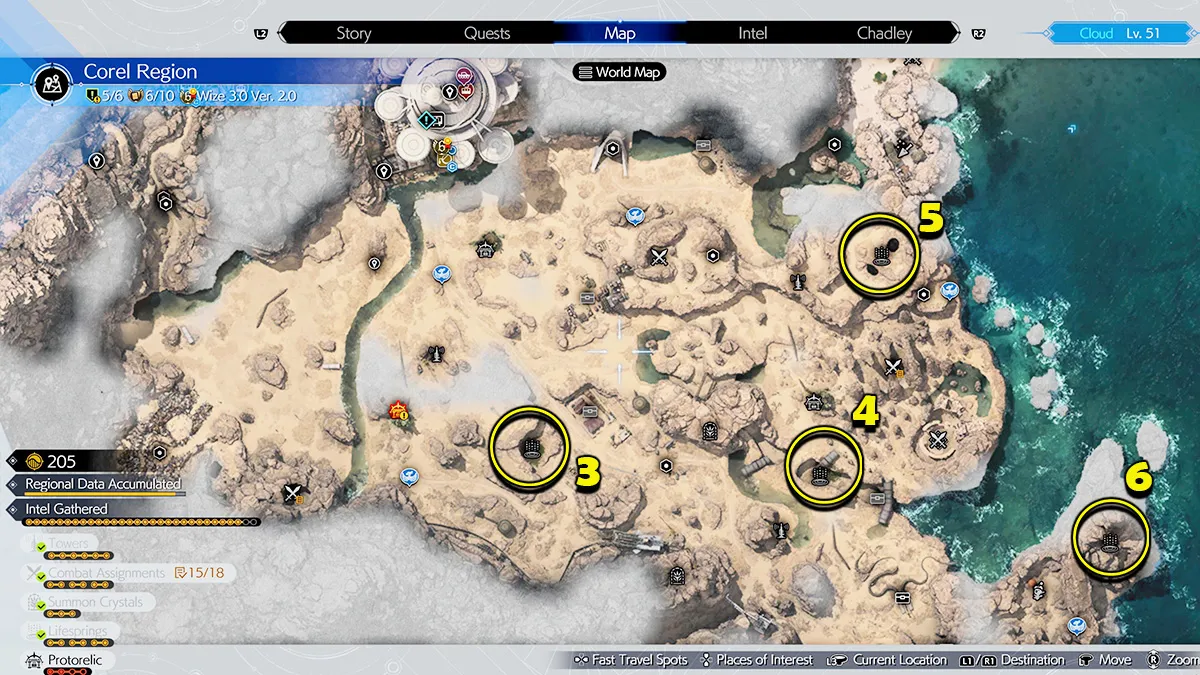The height and width of the screenshot is (675, 1200).
Task: Choose the Combat Assignments intel category
Action: [107, 573]
